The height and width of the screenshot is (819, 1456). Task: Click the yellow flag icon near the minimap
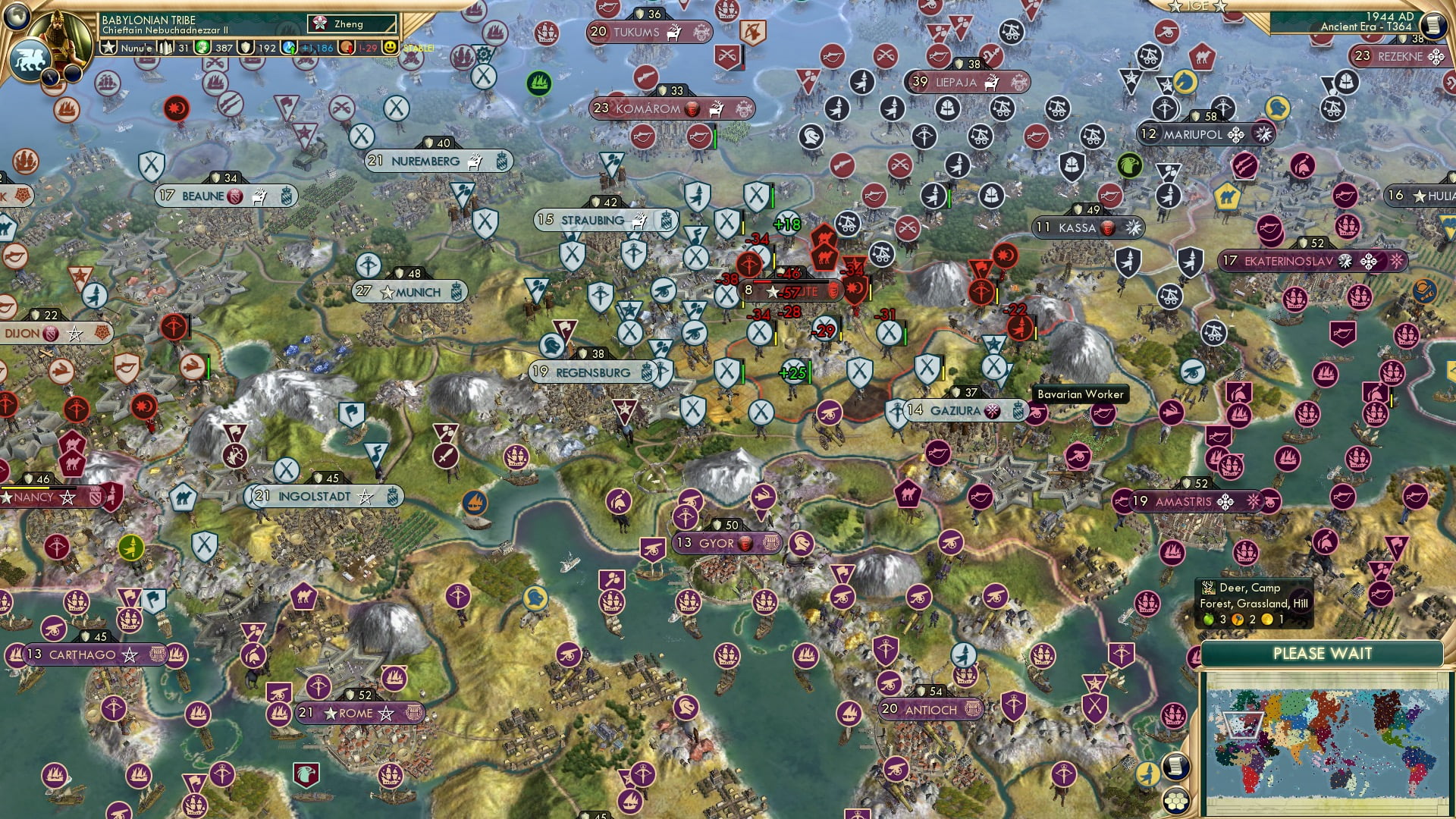(1149, 773)
